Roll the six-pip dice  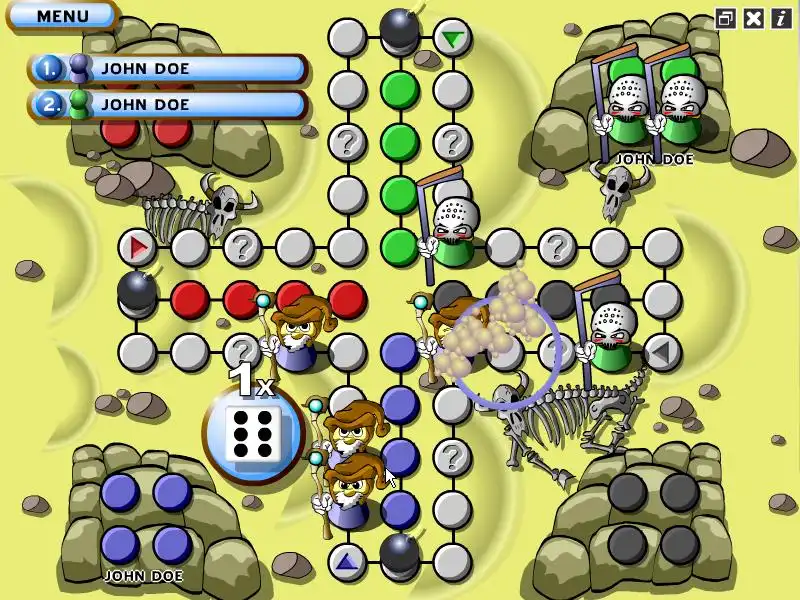pyautogui.click(x=251, y=434)
